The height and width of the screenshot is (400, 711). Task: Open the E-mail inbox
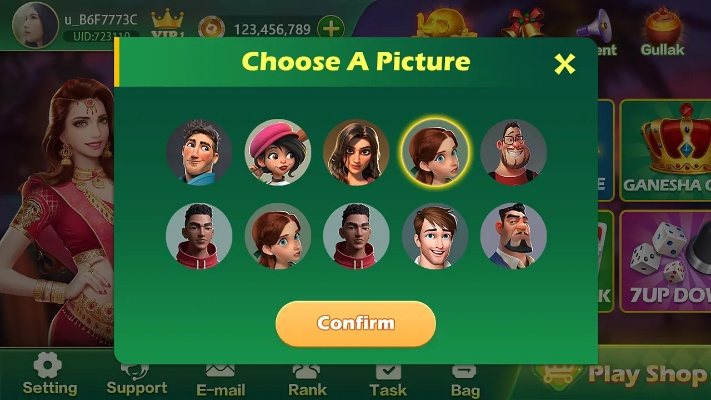(220, 377)
